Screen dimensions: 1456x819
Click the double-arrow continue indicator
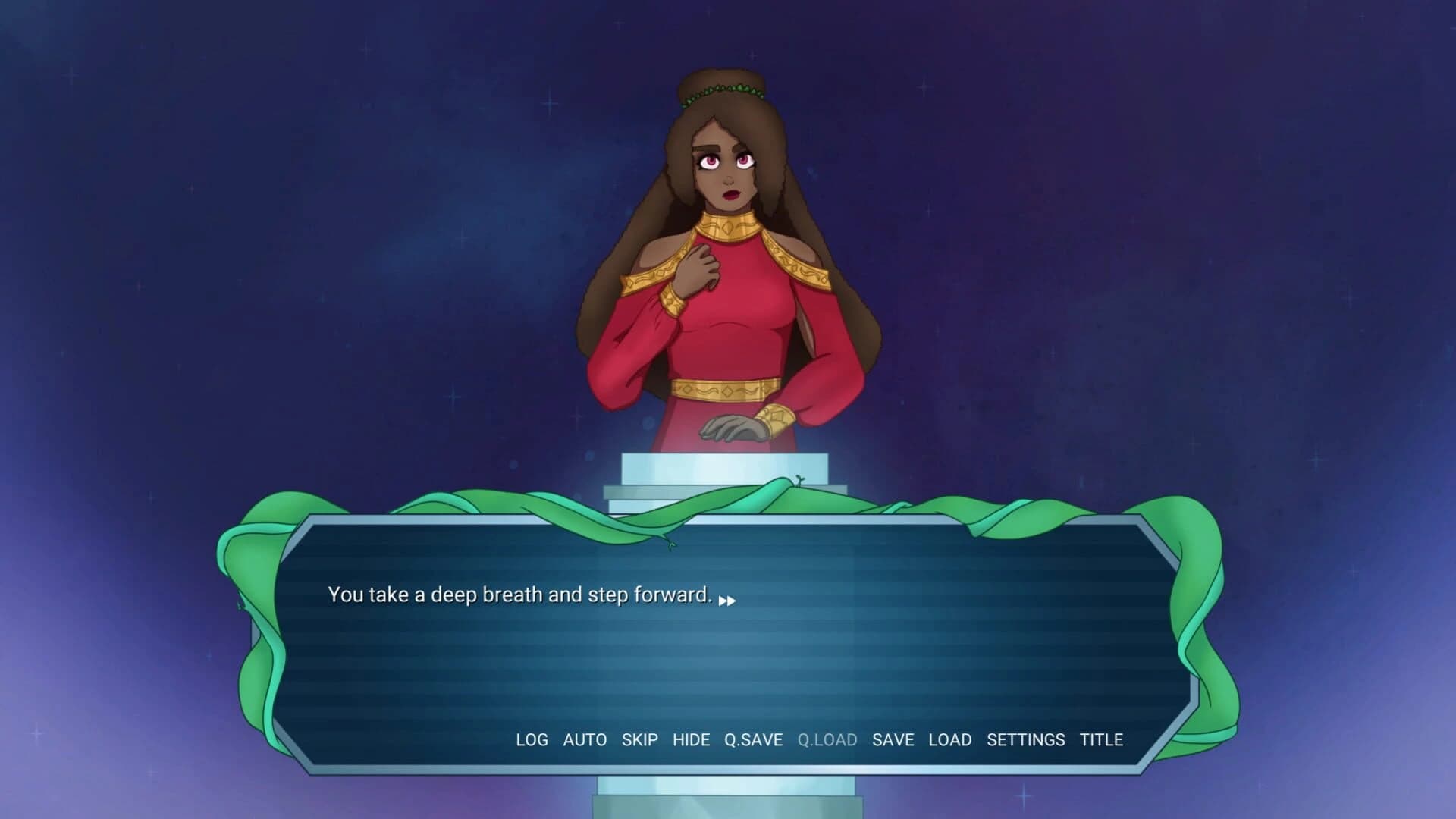click(x=728, y=599)
